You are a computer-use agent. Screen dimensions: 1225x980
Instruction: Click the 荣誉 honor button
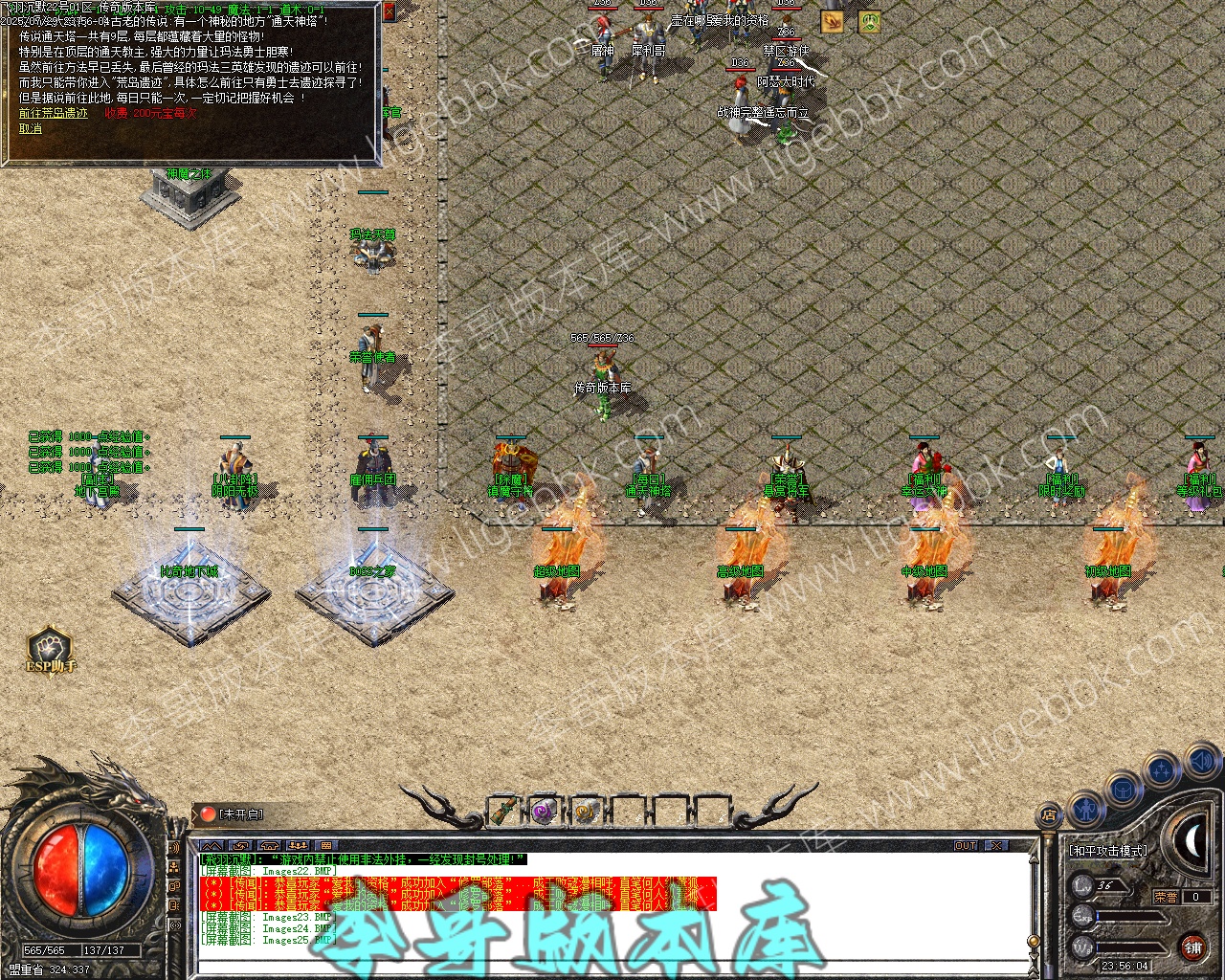coord(1166,897)
